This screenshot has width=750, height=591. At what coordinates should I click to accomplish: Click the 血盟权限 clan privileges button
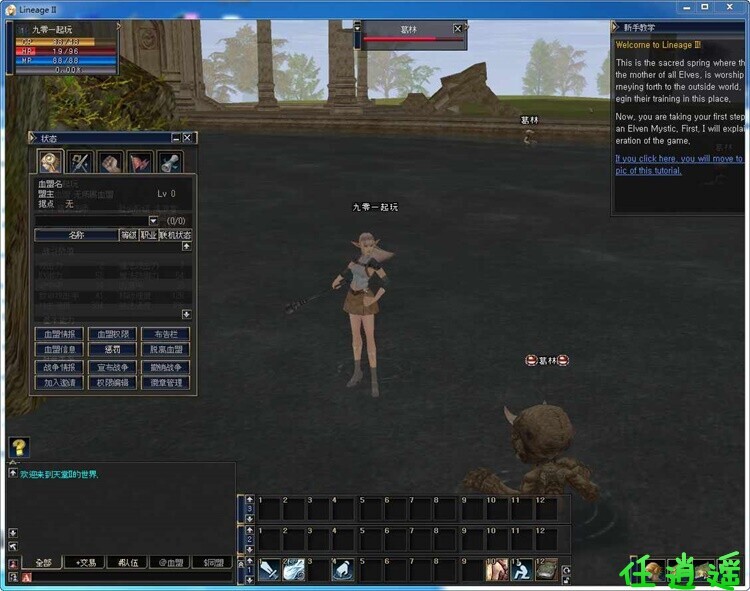pyautogui.click(x=112, y=334)
